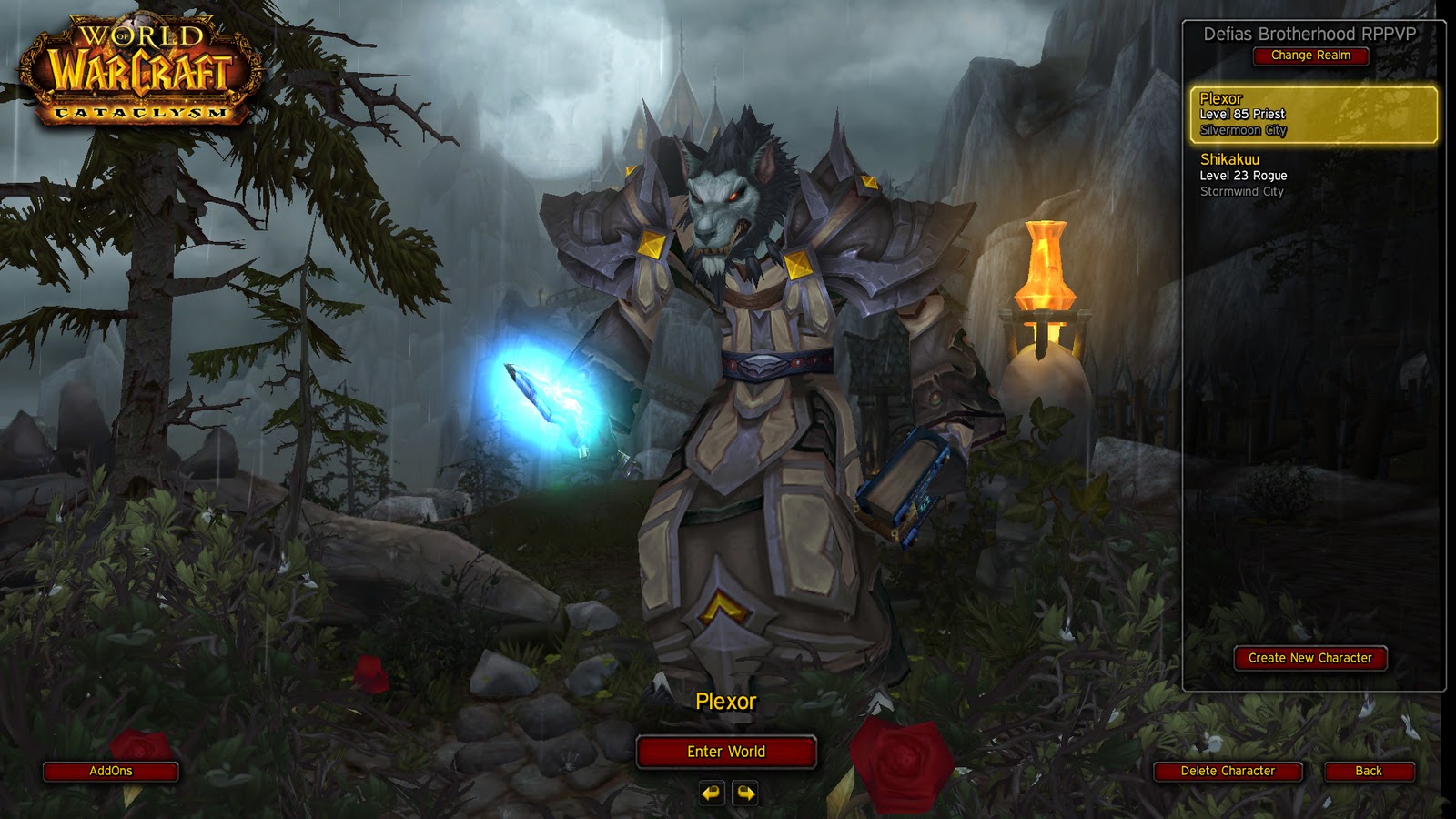Click the left arrow to page characters back
This screenshot has width=1456, height=819.
(712, 794)
